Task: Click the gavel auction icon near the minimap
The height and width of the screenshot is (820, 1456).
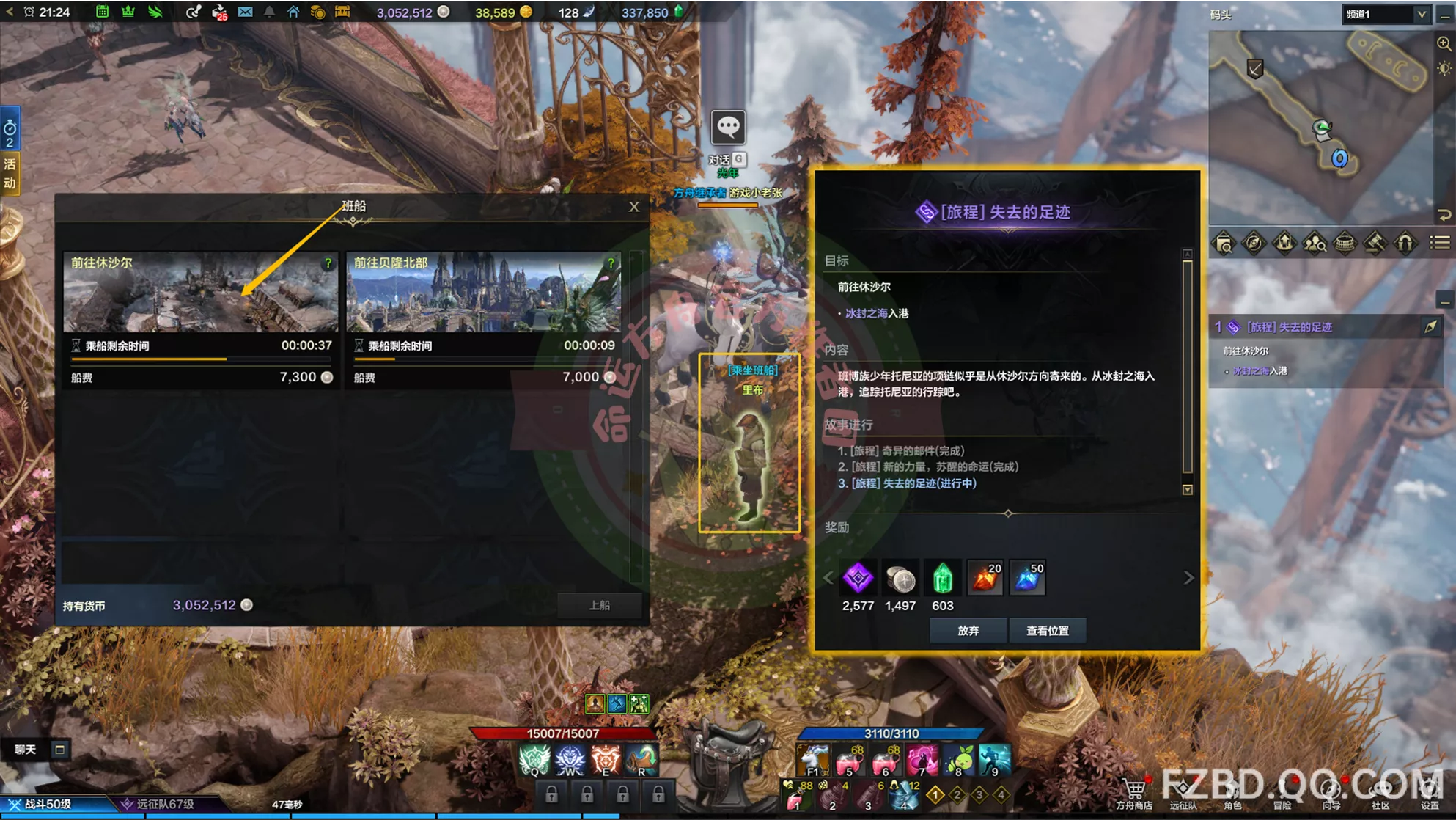Action: click(x=1375, y=243)
